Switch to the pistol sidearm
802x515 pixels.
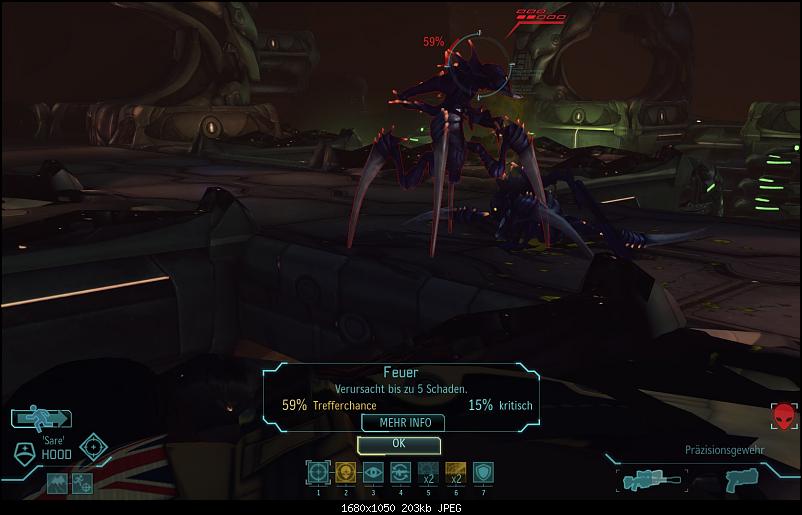(738, 479)
